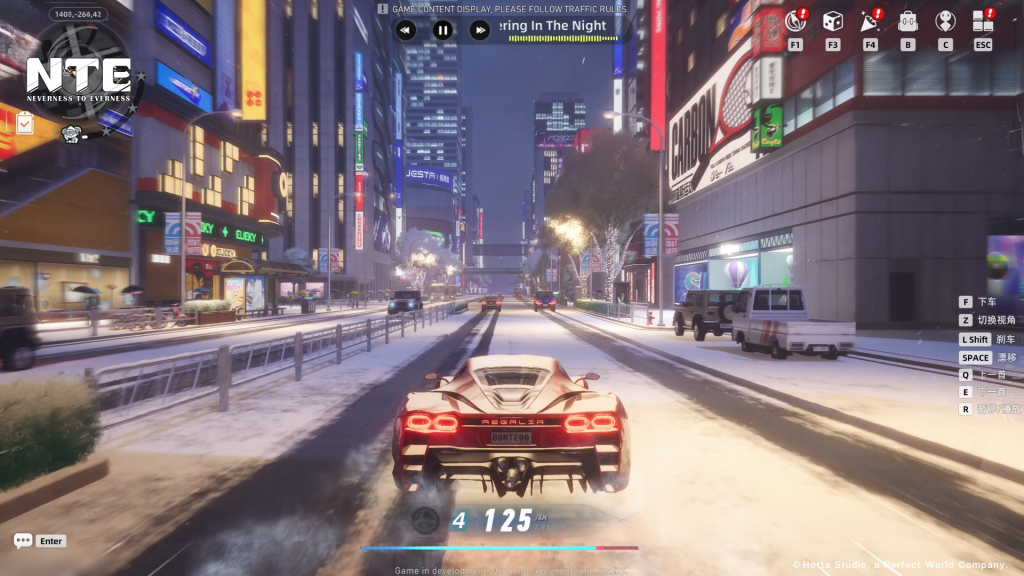Screen dimensions: 1024x576
Task: Open the main menu grid icon
Action: [983, 21]
